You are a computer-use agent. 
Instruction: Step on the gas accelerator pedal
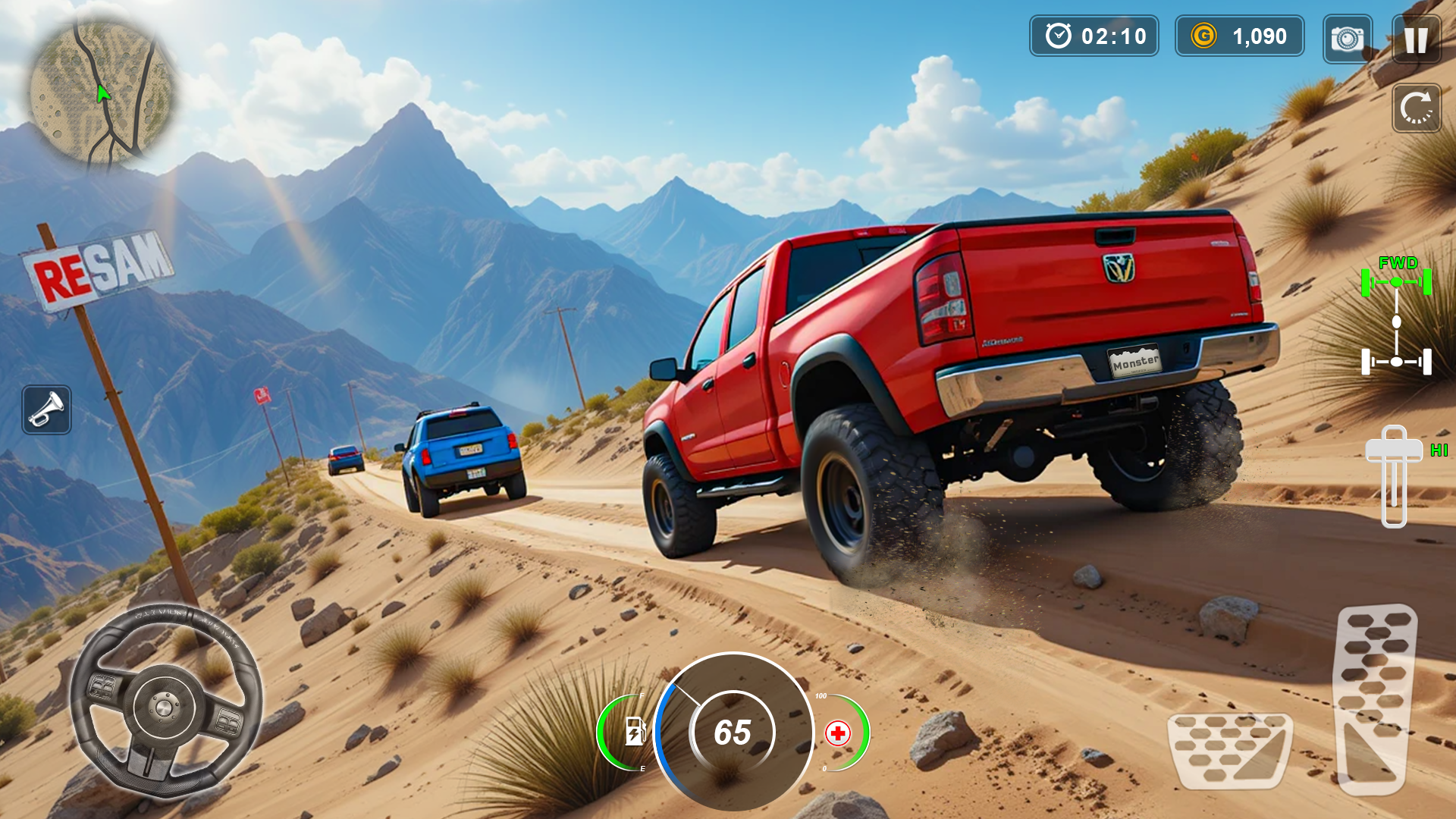[x=1373, y=698]
